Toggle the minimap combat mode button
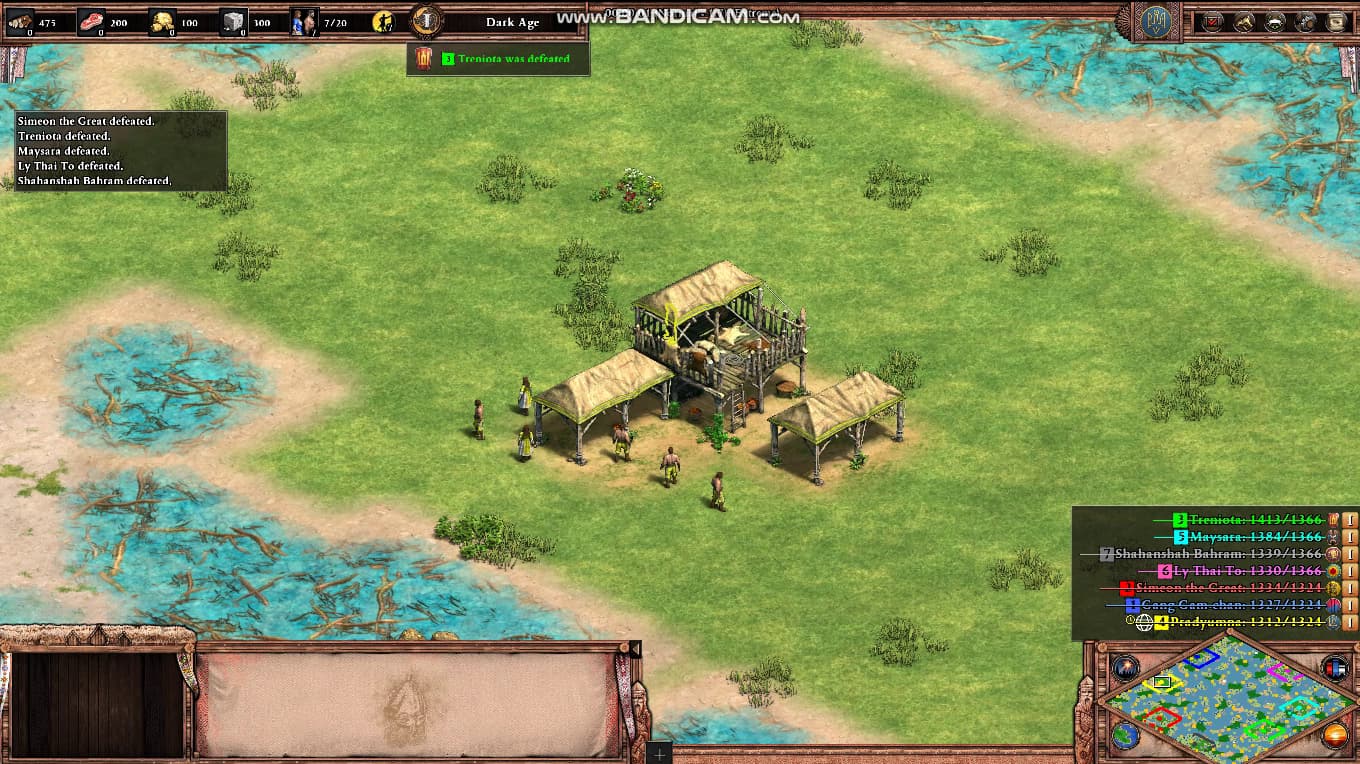 [1334, 668]
